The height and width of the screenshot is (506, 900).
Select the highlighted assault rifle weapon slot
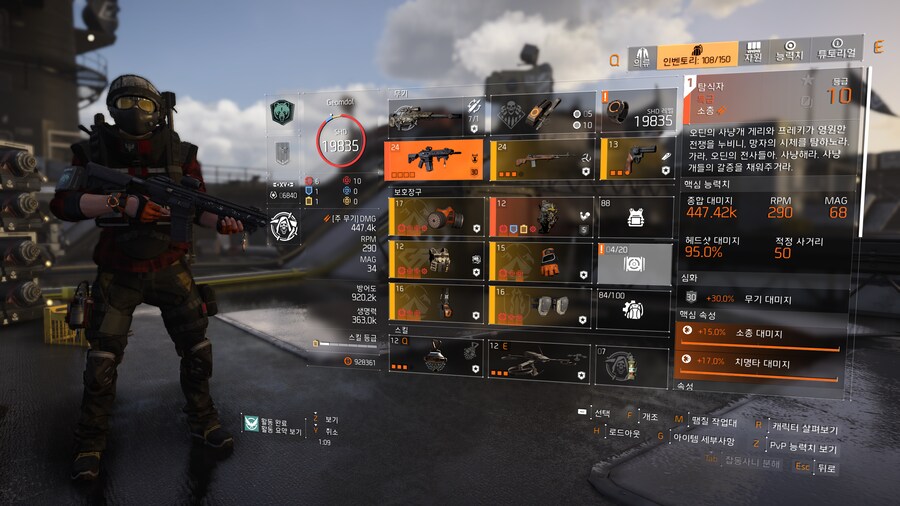coord(434,159)
